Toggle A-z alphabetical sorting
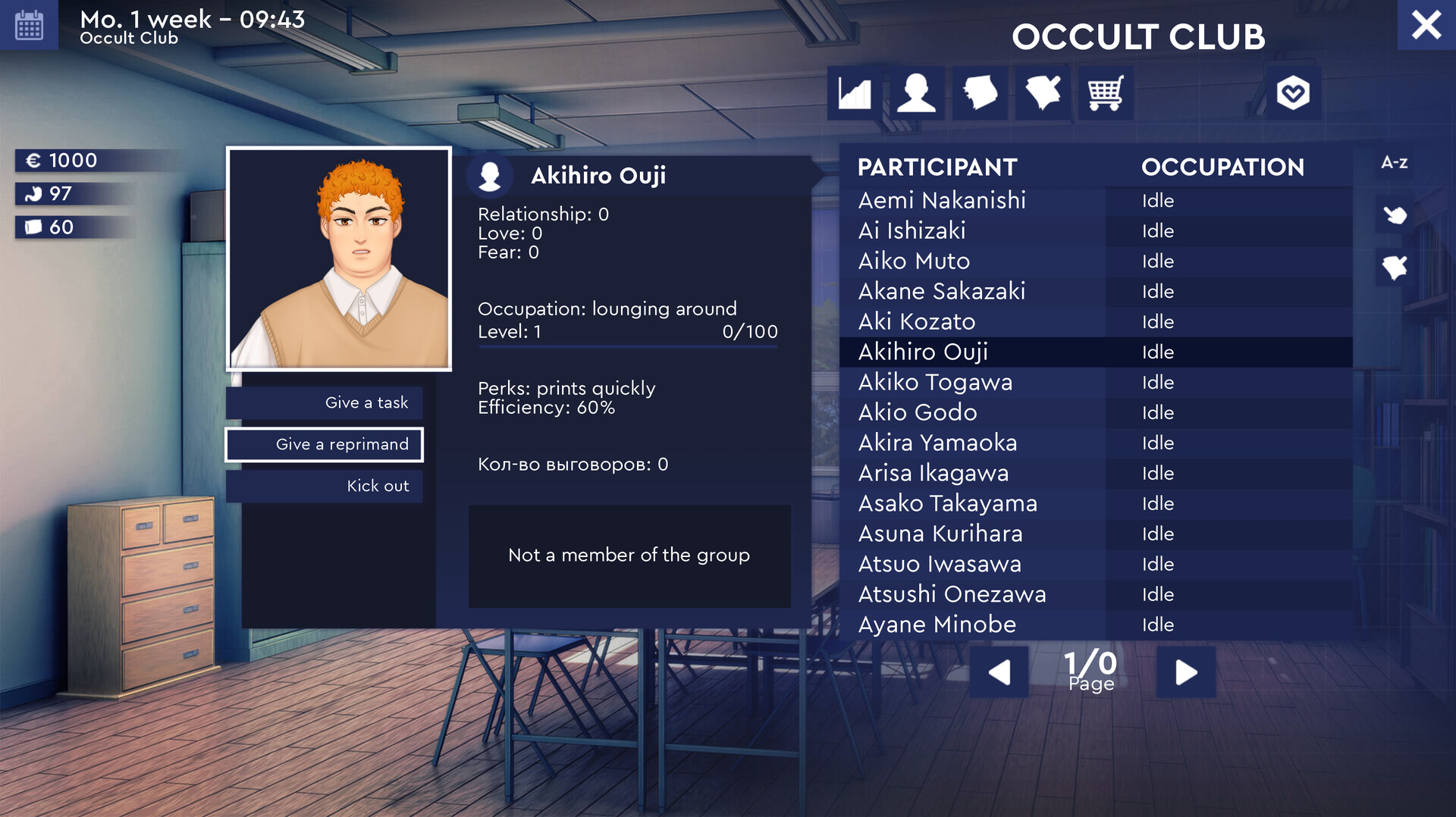 (1394, 162)
